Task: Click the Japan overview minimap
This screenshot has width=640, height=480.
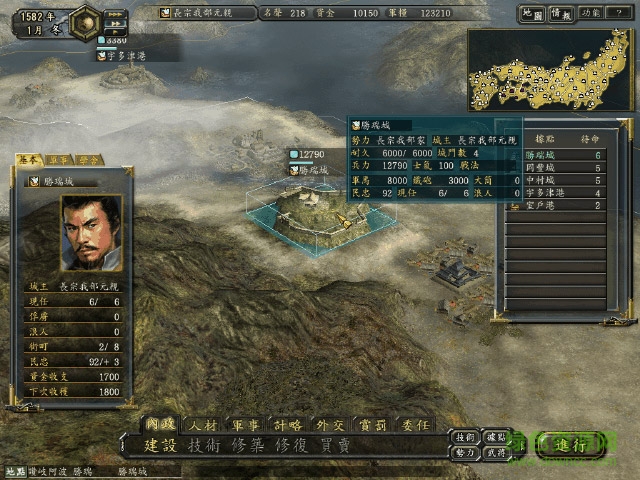Action: [x=550, y=70]
